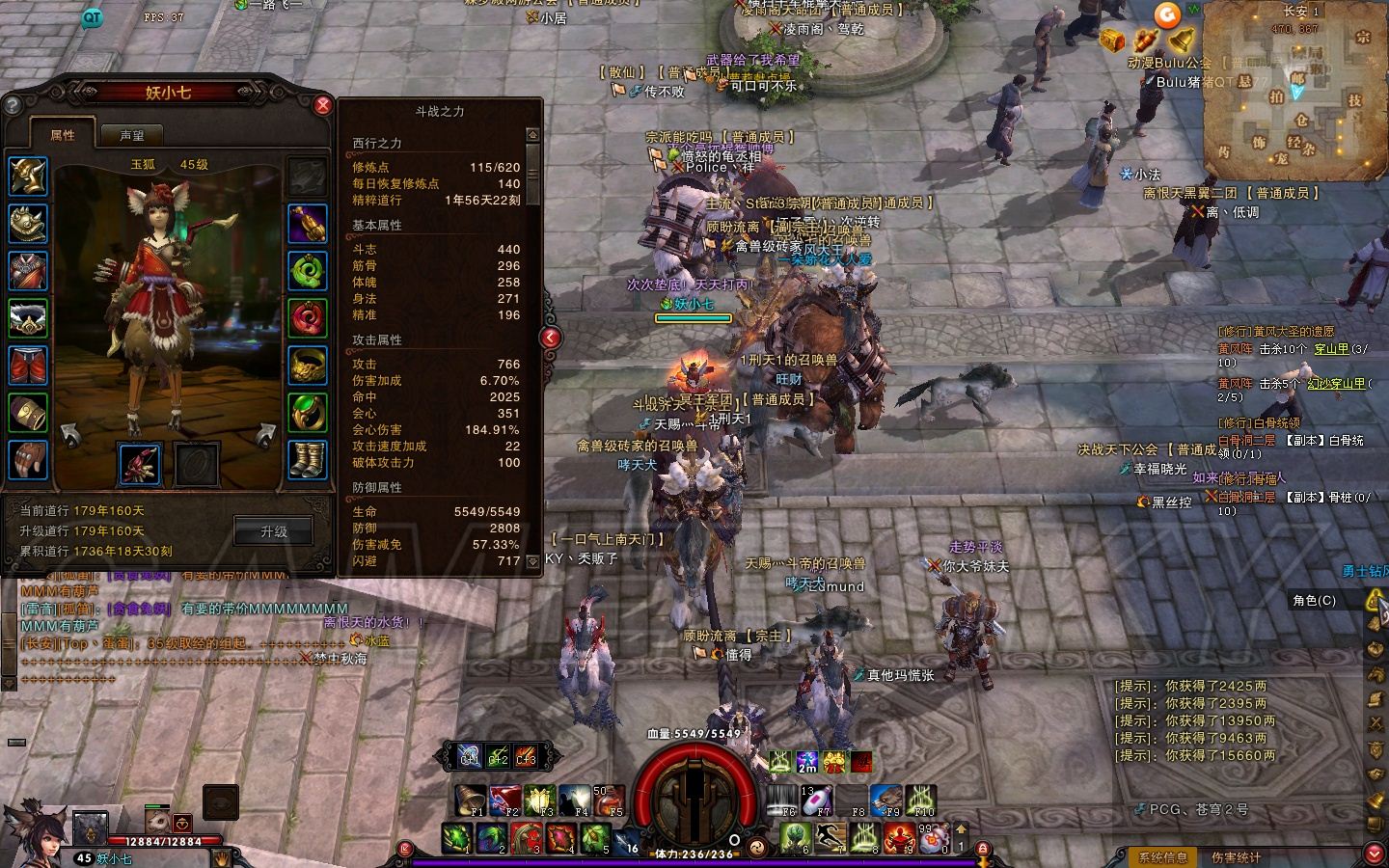Select the green gem ring slot
This screenshot has width=1389, height=868.
click(x=308, y=413)
